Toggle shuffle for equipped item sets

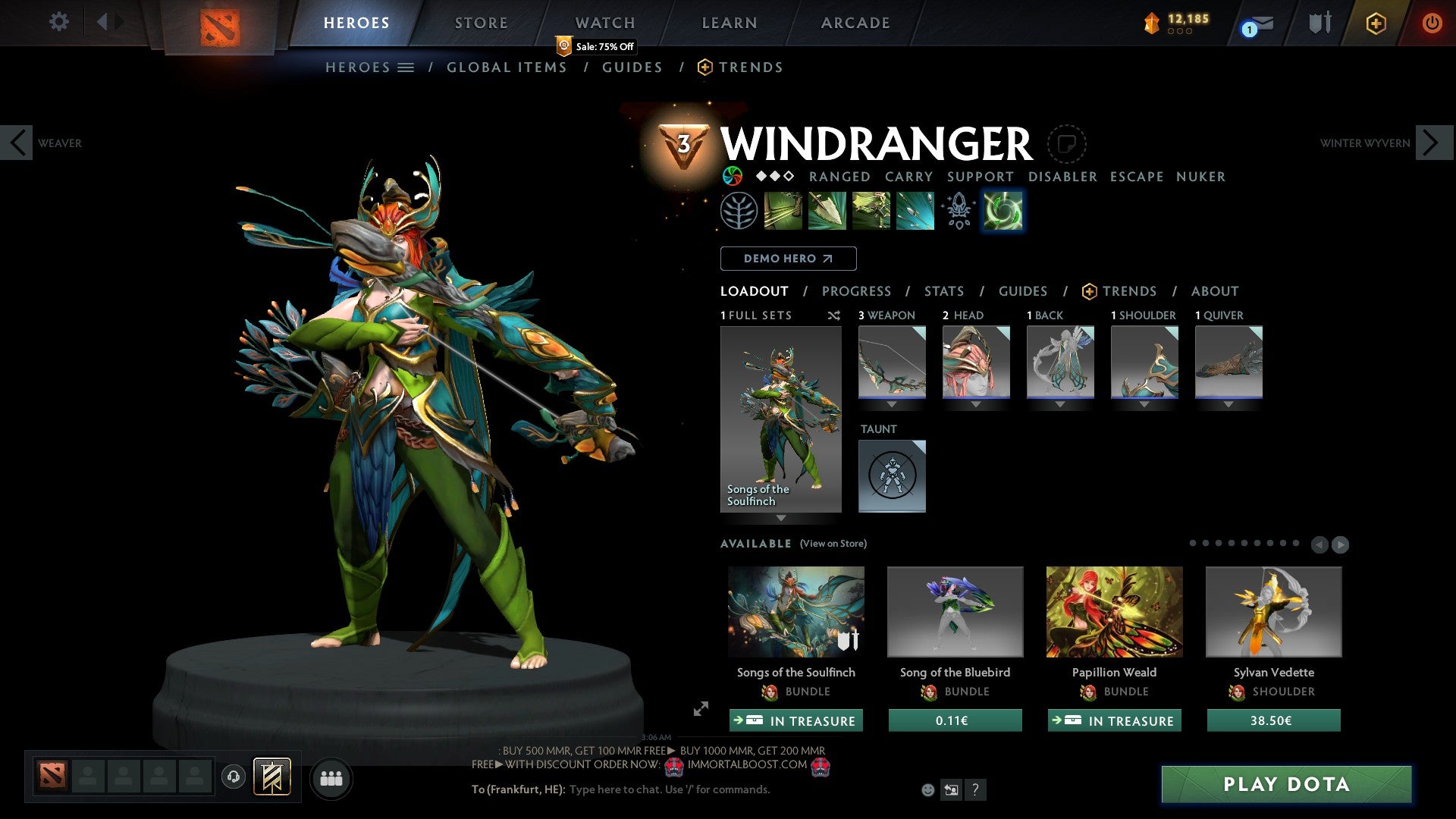[834, 316]
